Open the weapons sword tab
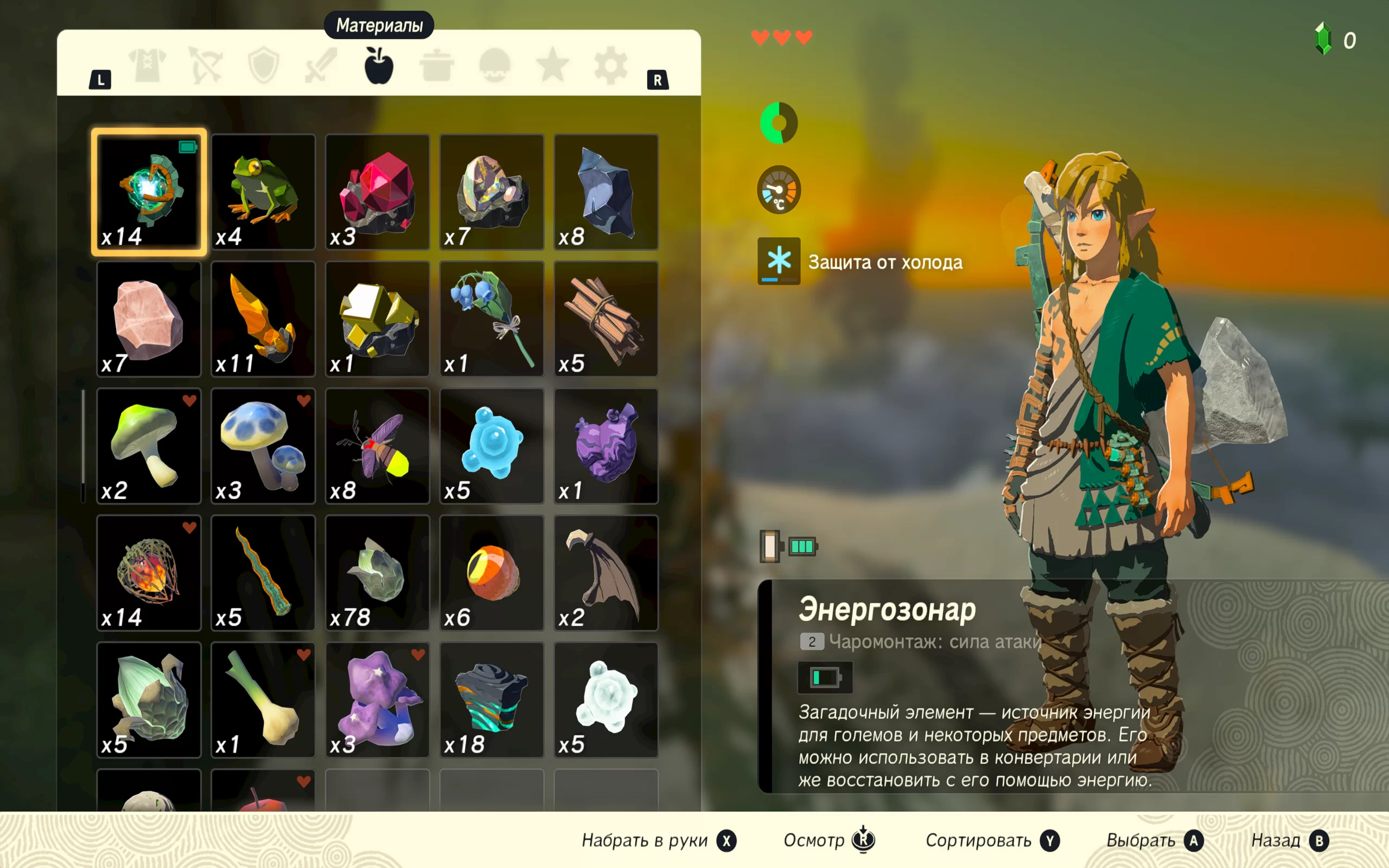 point(321,66)
